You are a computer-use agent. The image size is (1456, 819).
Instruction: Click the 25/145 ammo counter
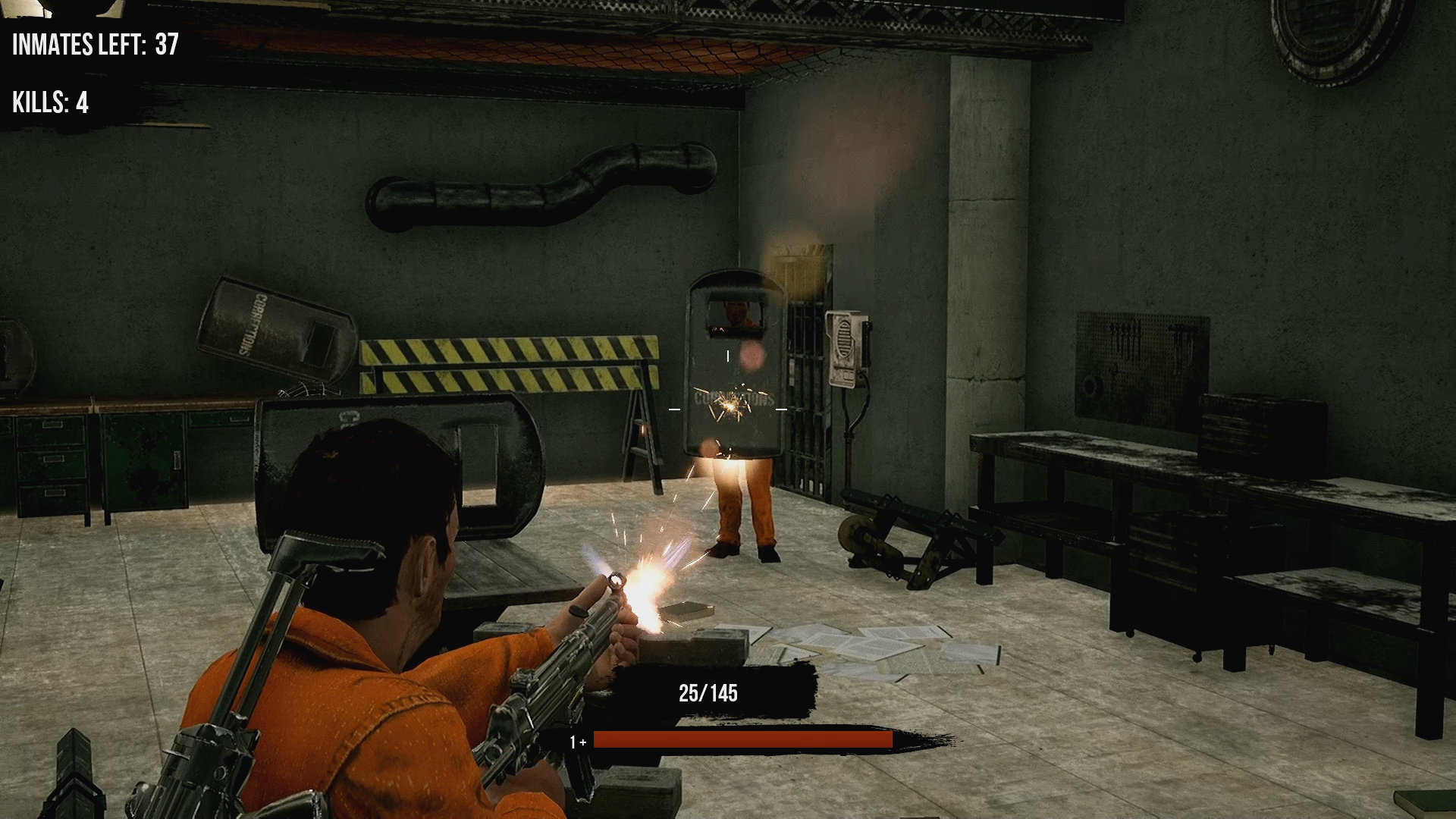[708, 691]
